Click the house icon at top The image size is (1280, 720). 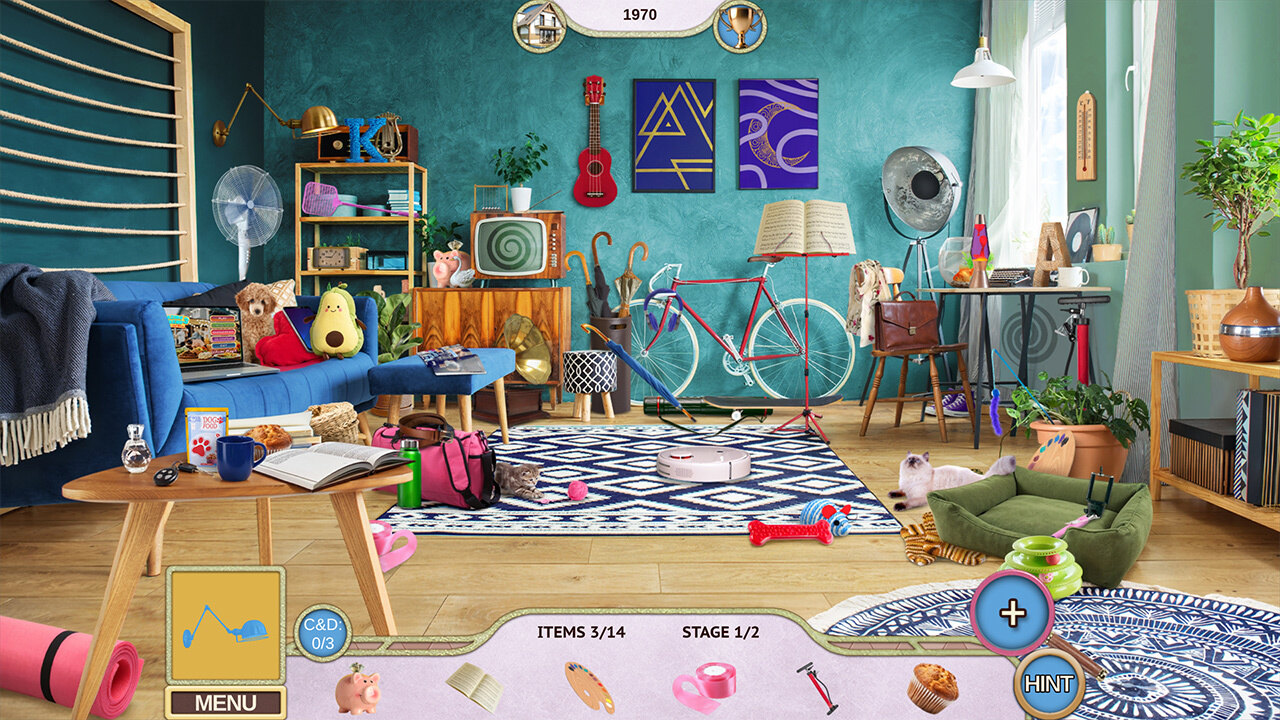point(540,25)
